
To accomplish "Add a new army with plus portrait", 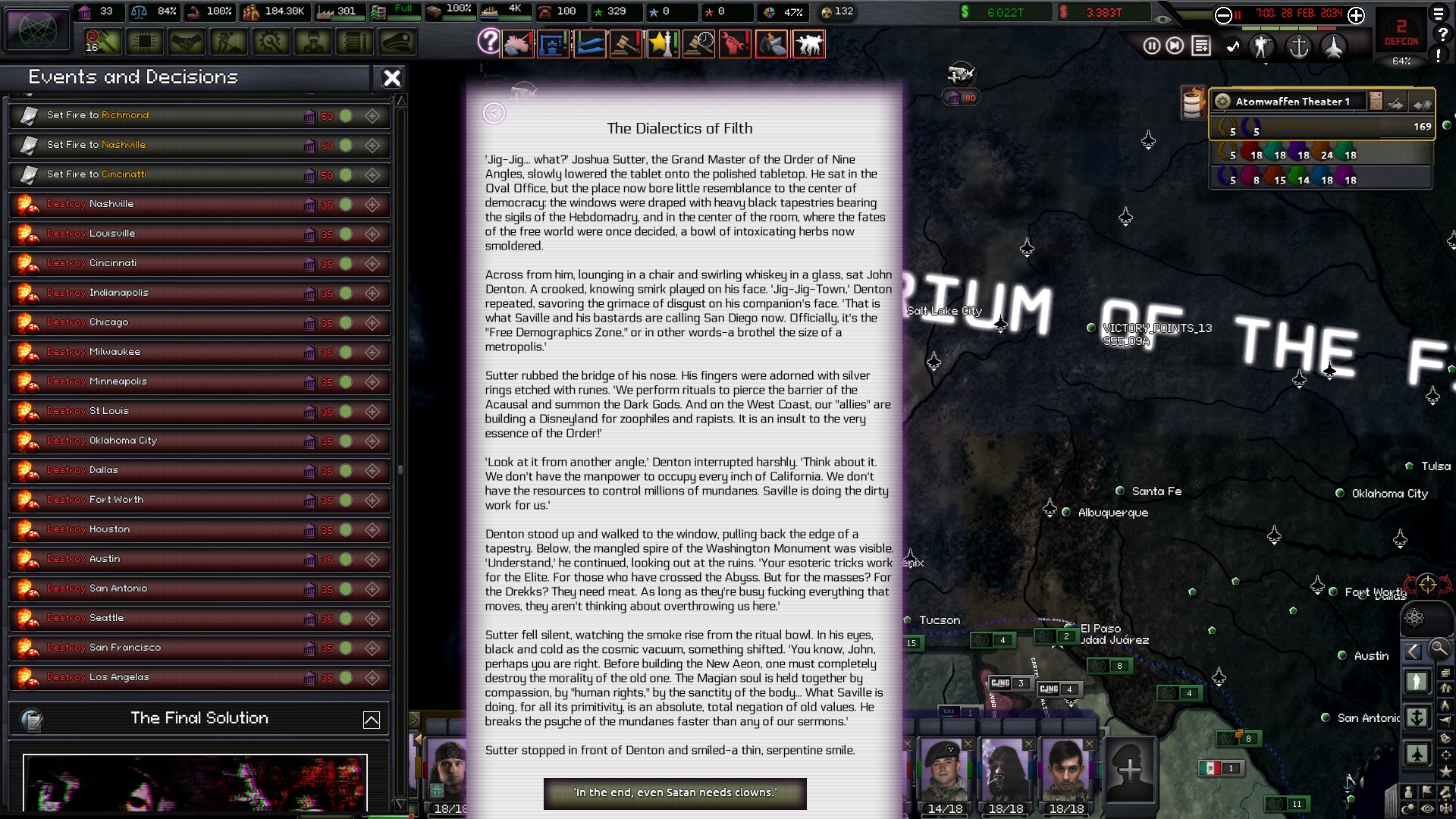I will pos(1130,770).
